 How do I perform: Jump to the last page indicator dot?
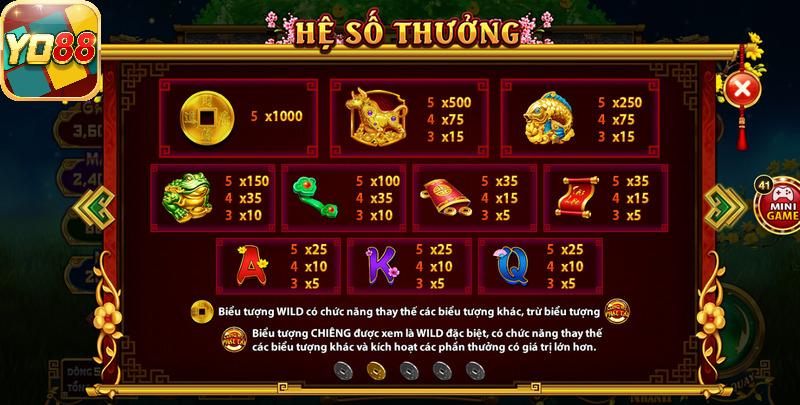[x=474, y=370]
